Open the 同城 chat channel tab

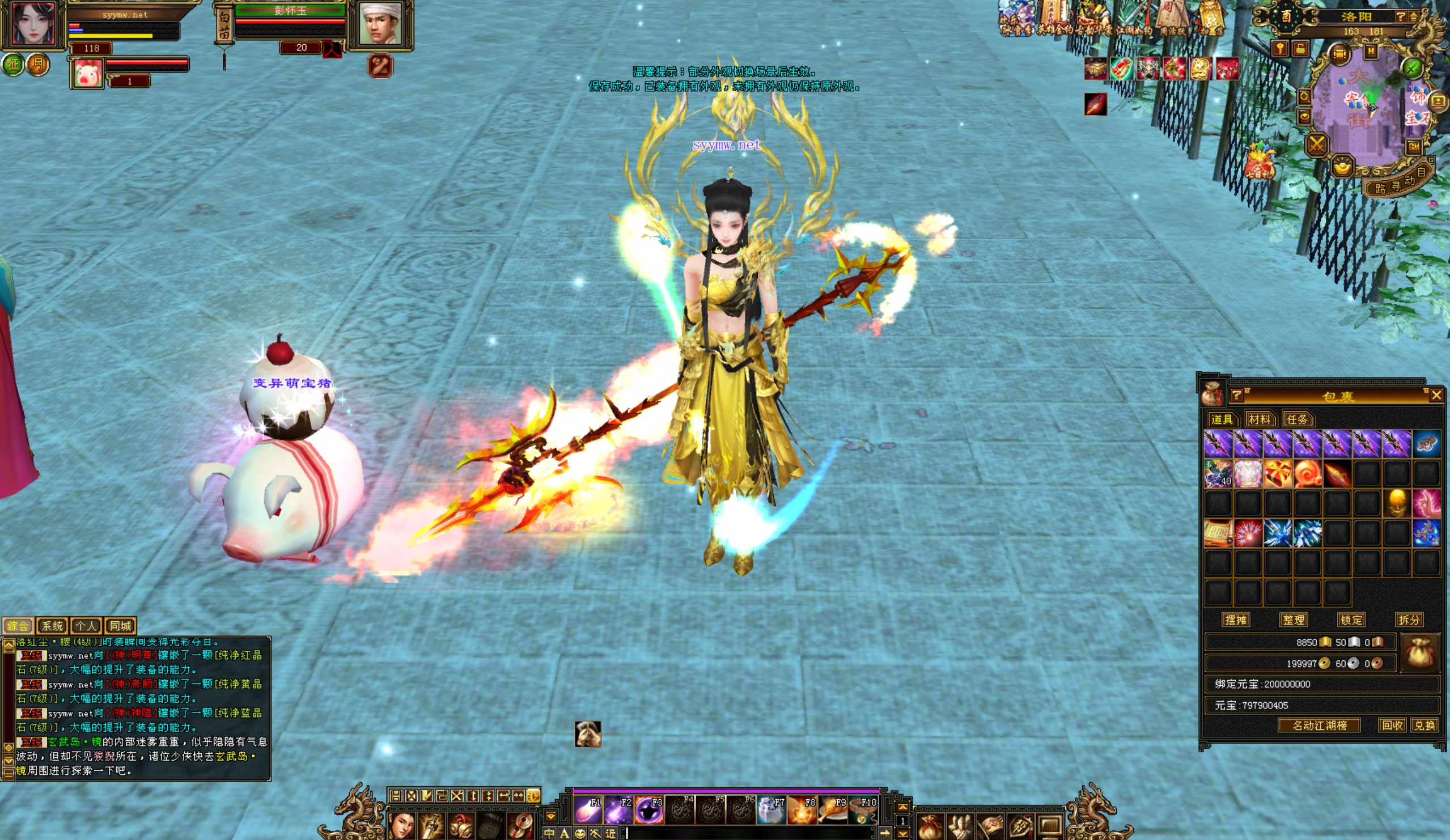click(x=120, y=626)
